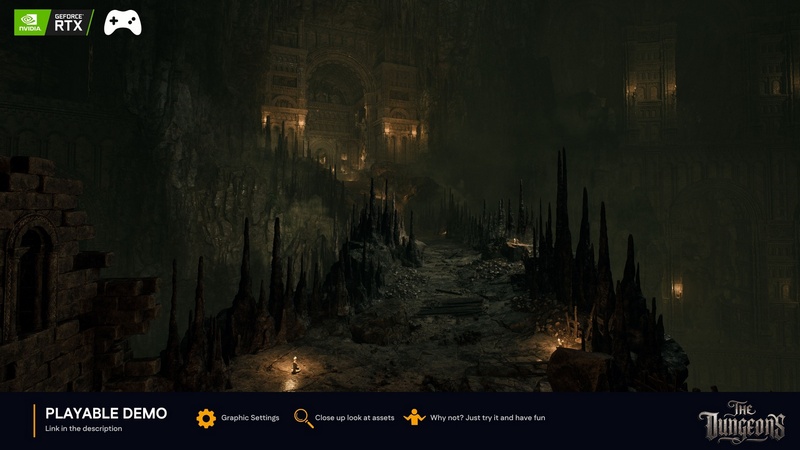Select the white gamepad icon
The image size is (800, 450).
coord(123,22)
